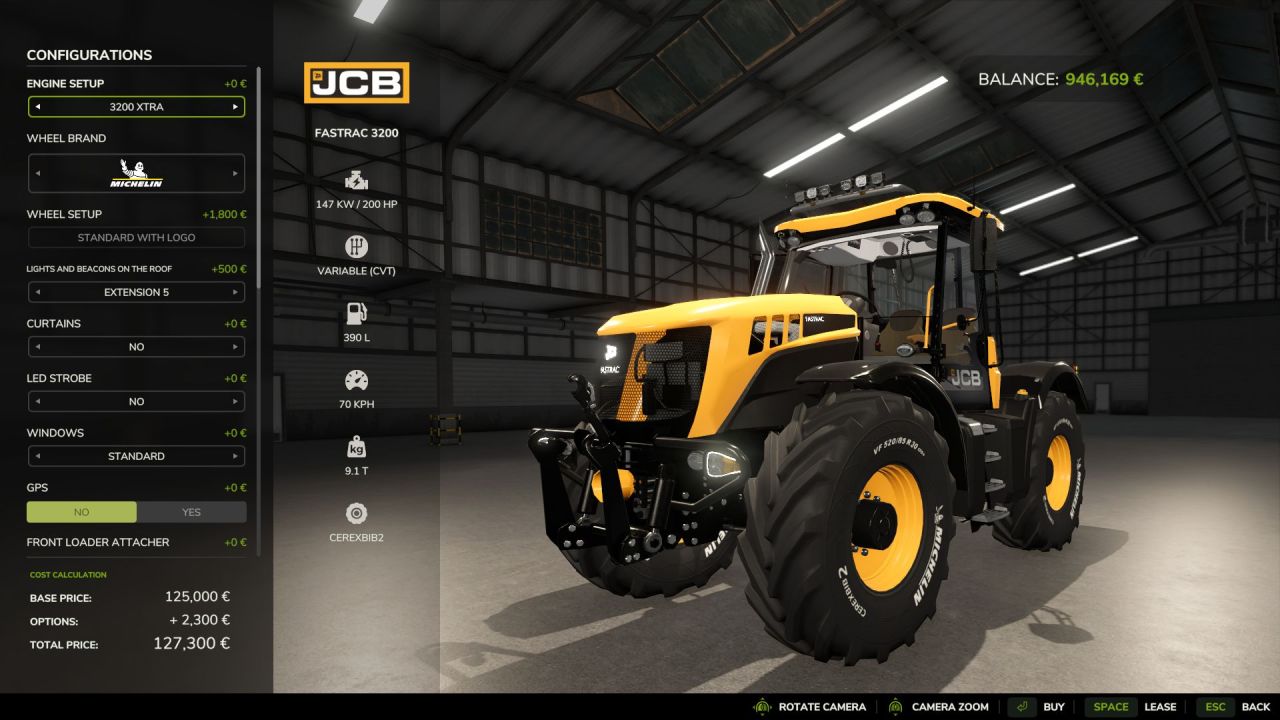Open previous Curtains option
Viewport: 1280px width, 720px height.
click(x=36, y=346)
